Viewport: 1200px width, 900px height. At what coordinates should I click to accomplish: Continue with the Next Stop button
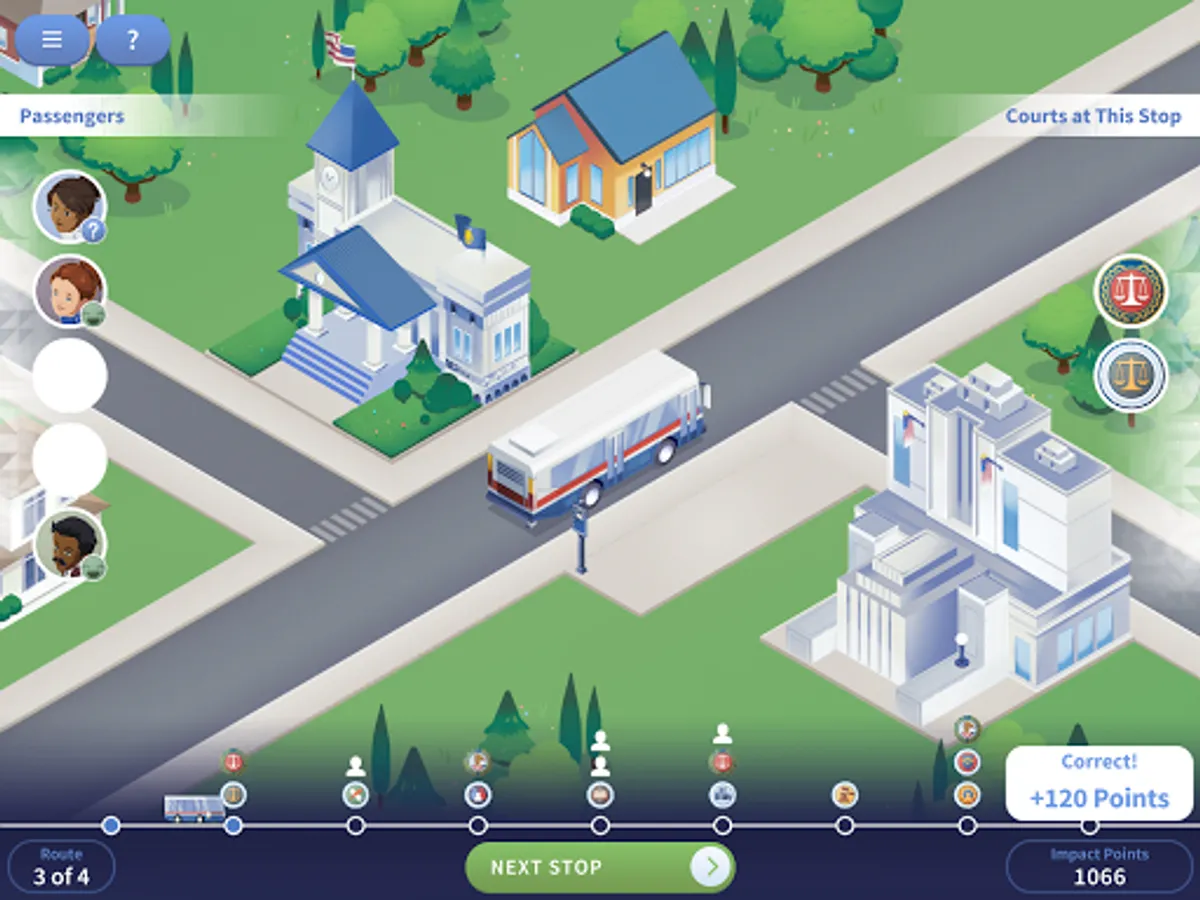point(600,867)
